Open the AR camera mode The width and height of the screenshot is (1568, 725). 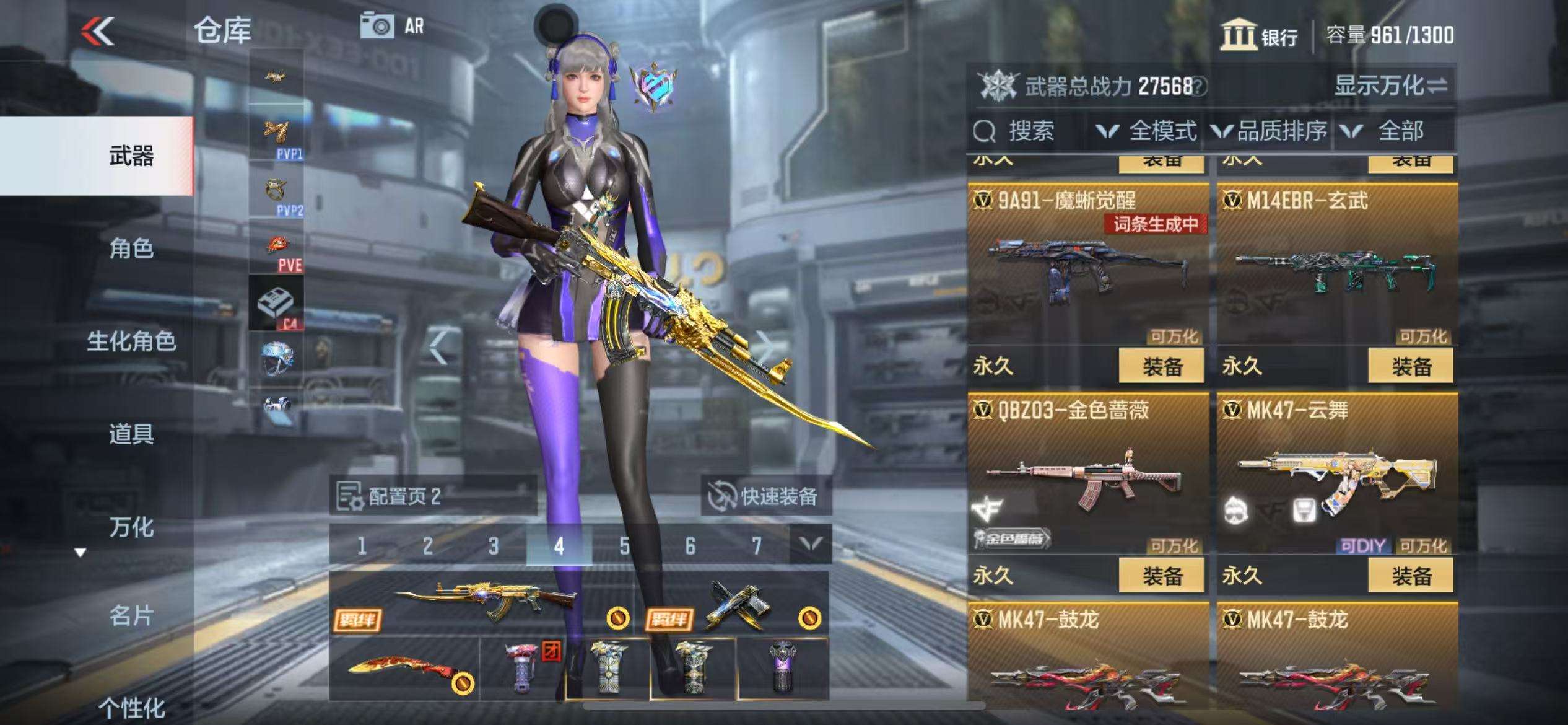tap(393, 26)
